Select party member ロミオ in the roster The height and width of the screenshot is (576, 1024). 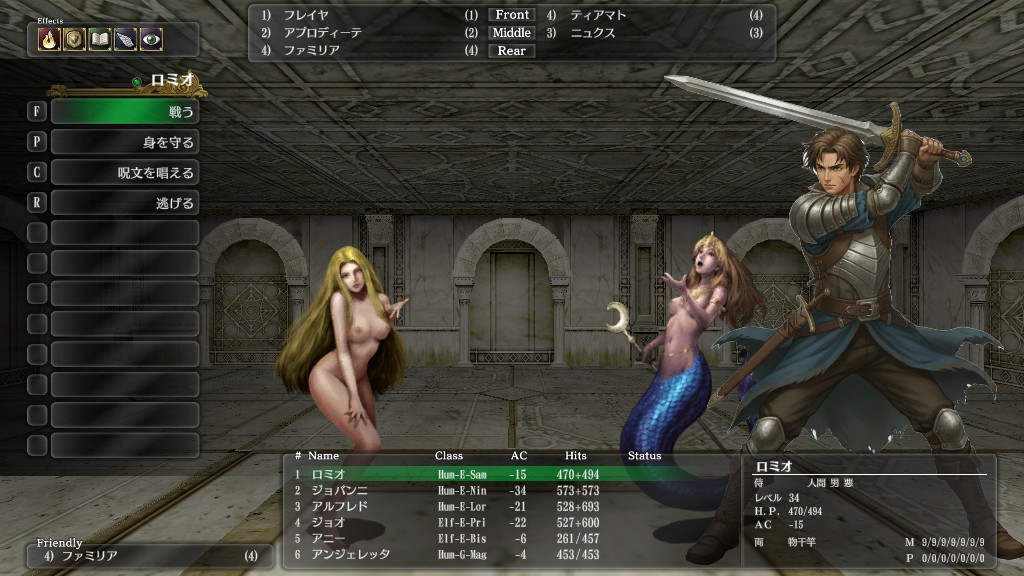(x=330, y=473)
